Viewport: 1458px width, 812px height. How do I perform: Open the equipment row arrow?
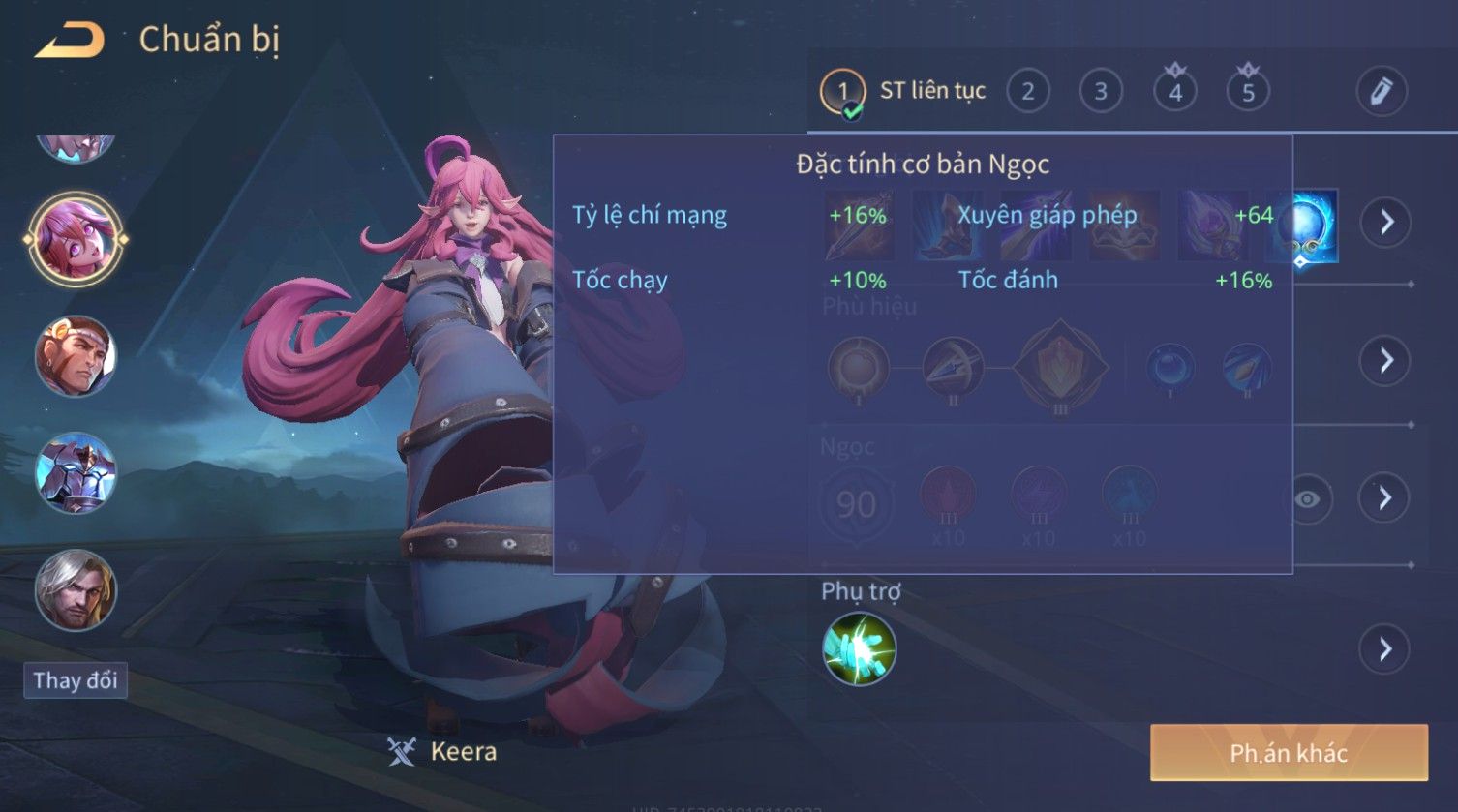point(1385,223)
